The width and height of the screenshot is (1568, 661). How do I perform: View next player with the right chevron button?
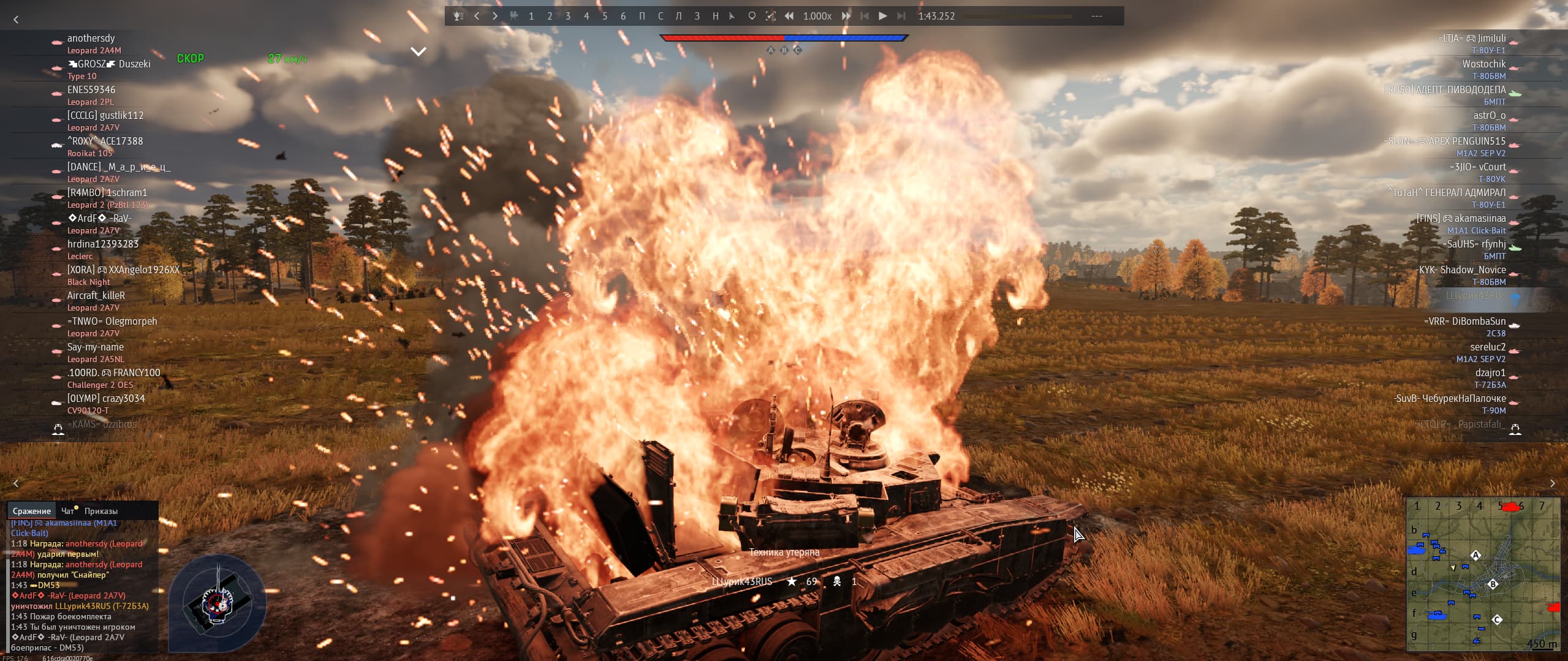(x=1552, y=483)
